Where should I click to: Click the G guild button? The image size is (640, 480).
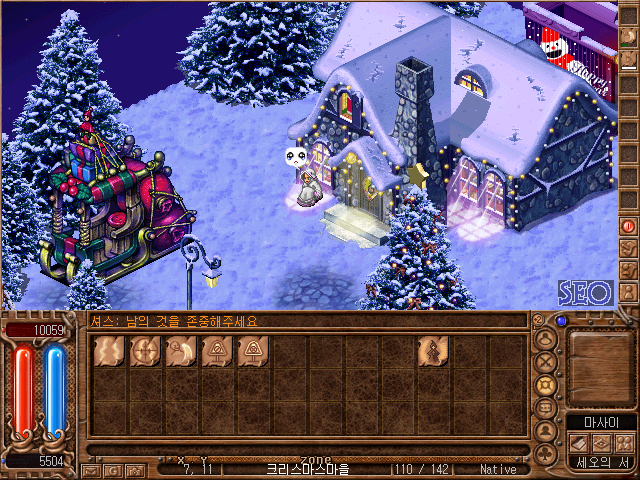tap(113, 470)
